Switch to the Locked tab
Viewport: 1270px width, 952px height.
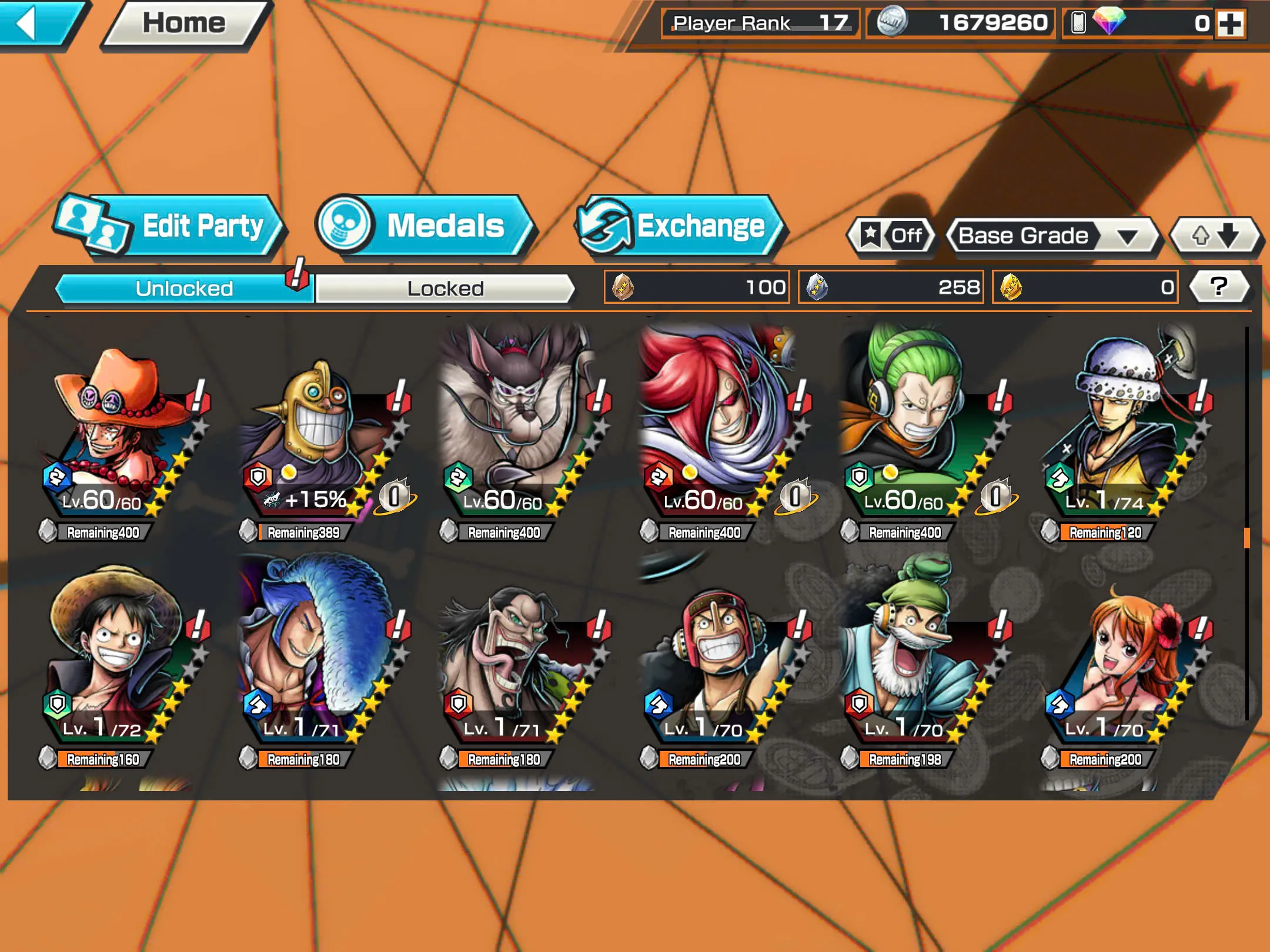(445, 288)
